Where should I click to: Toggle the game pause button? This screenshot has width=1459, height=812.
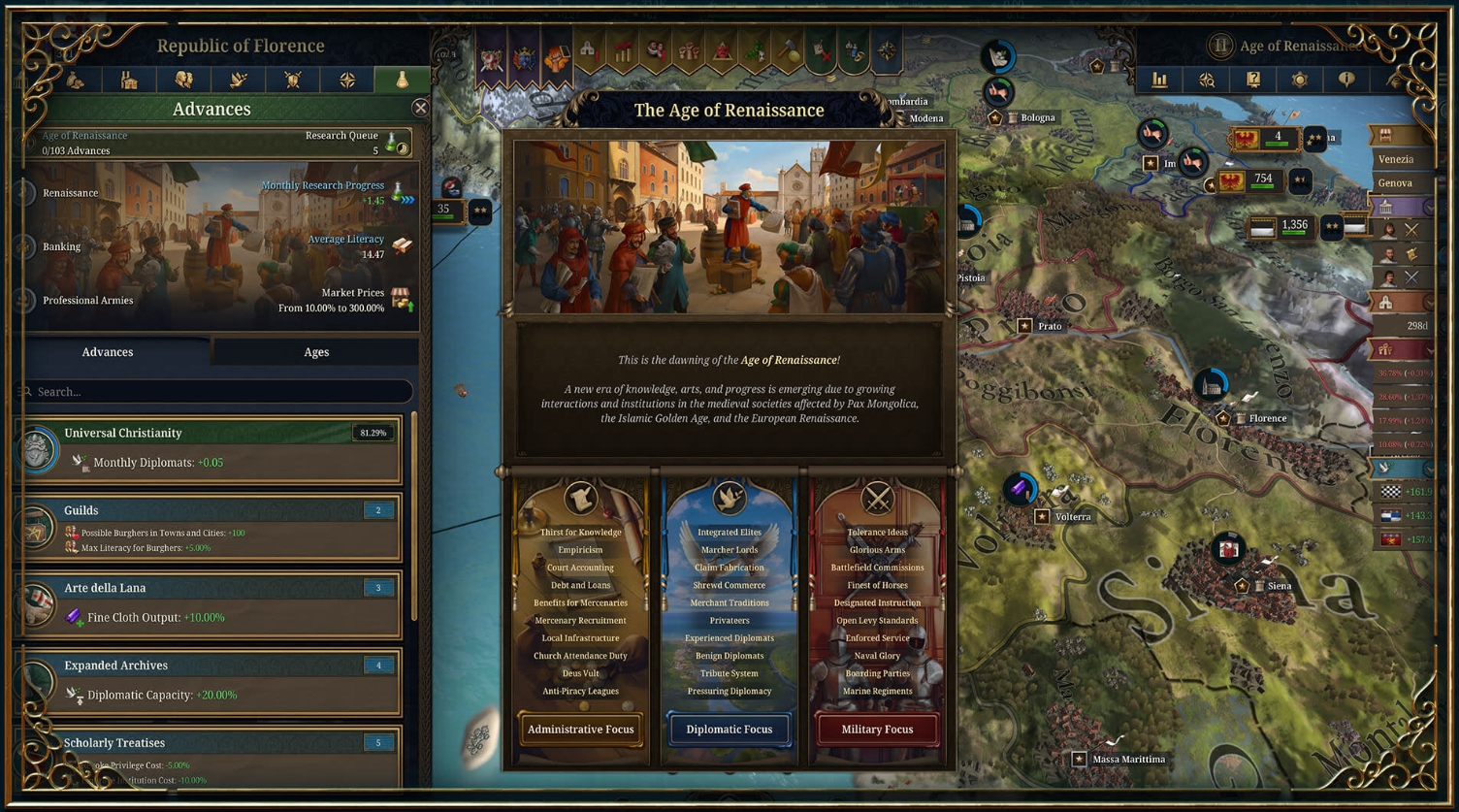[x=1220, y=46]
